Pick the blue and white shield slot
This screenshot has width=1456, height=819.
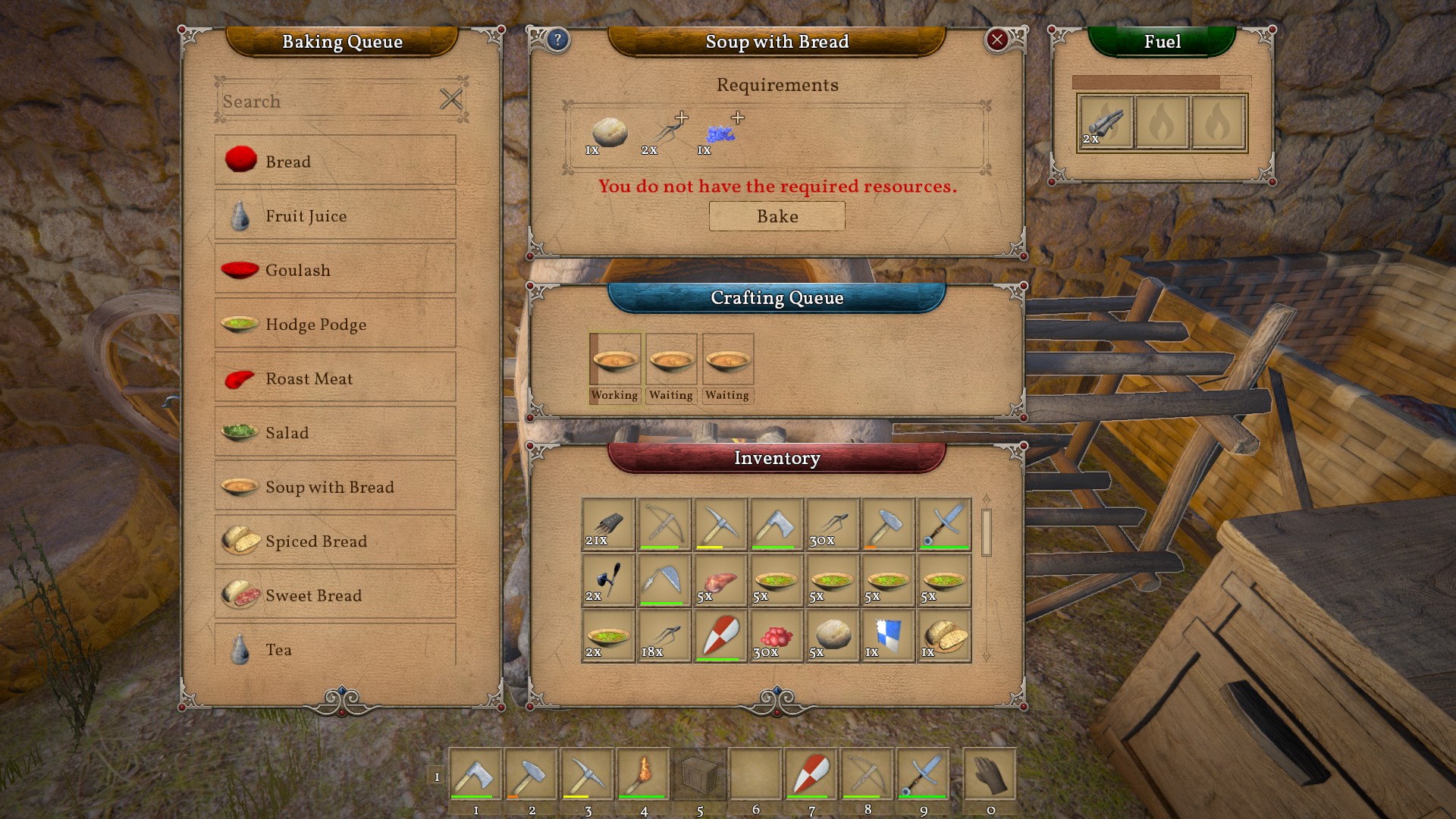click(888, 635)
